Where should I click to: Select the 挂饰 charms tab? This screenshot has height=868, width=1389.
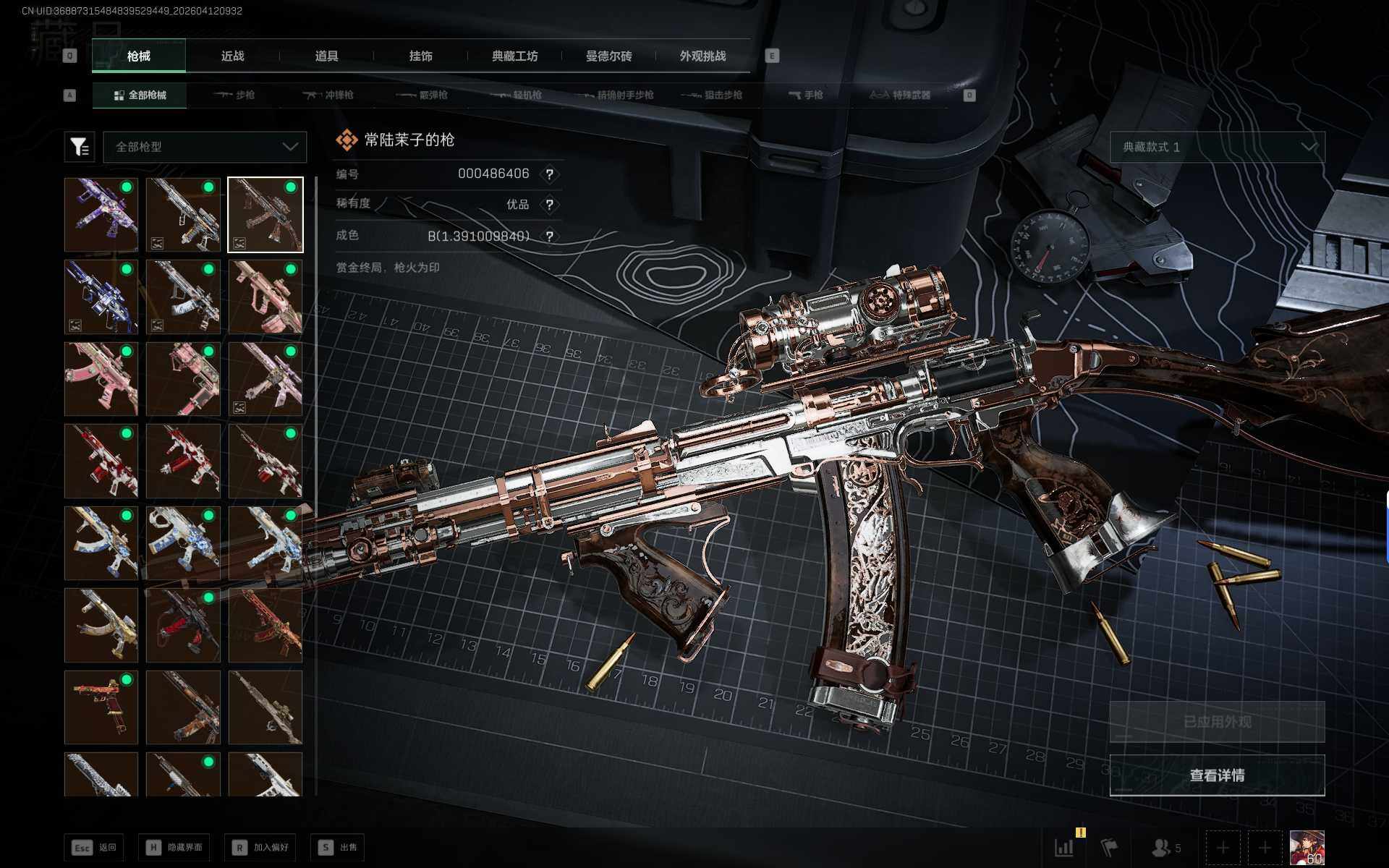[x=420, y=56]
